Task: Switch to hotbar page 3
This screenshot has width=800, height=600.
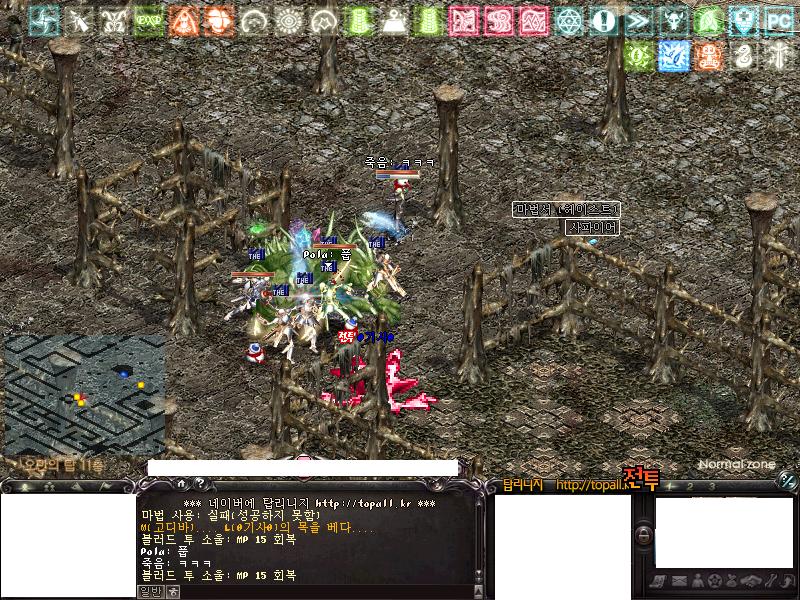Action: (x=711, y=487)
